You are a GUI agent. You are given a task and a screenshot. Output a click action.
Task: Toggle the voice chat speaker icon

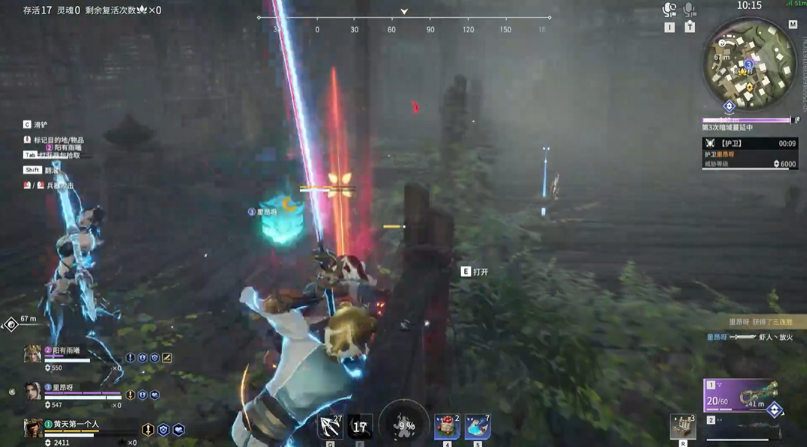click(x=669, y=10)
